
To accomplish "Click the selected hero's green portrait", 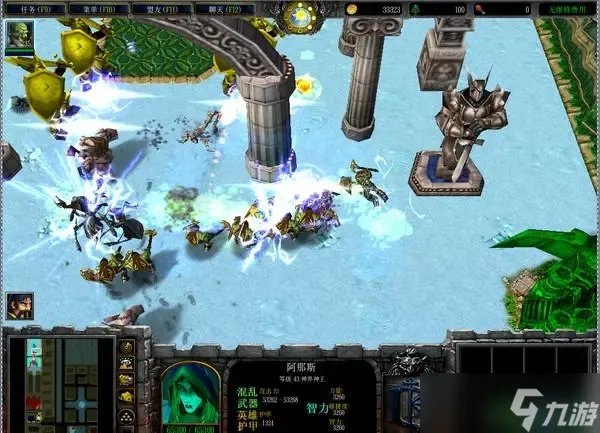I will pos(191,392).
